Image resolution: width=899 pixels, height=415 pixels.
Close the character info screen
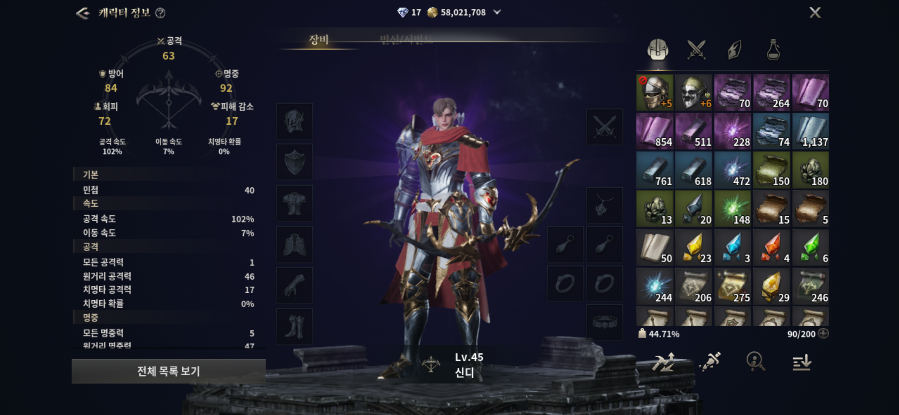coord(815,12)
